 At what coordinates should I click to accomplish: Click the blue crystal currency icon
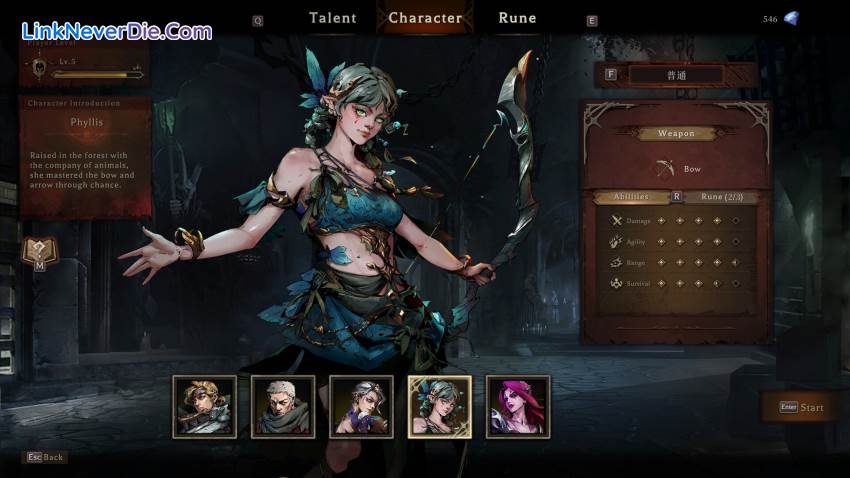[791, 18]
